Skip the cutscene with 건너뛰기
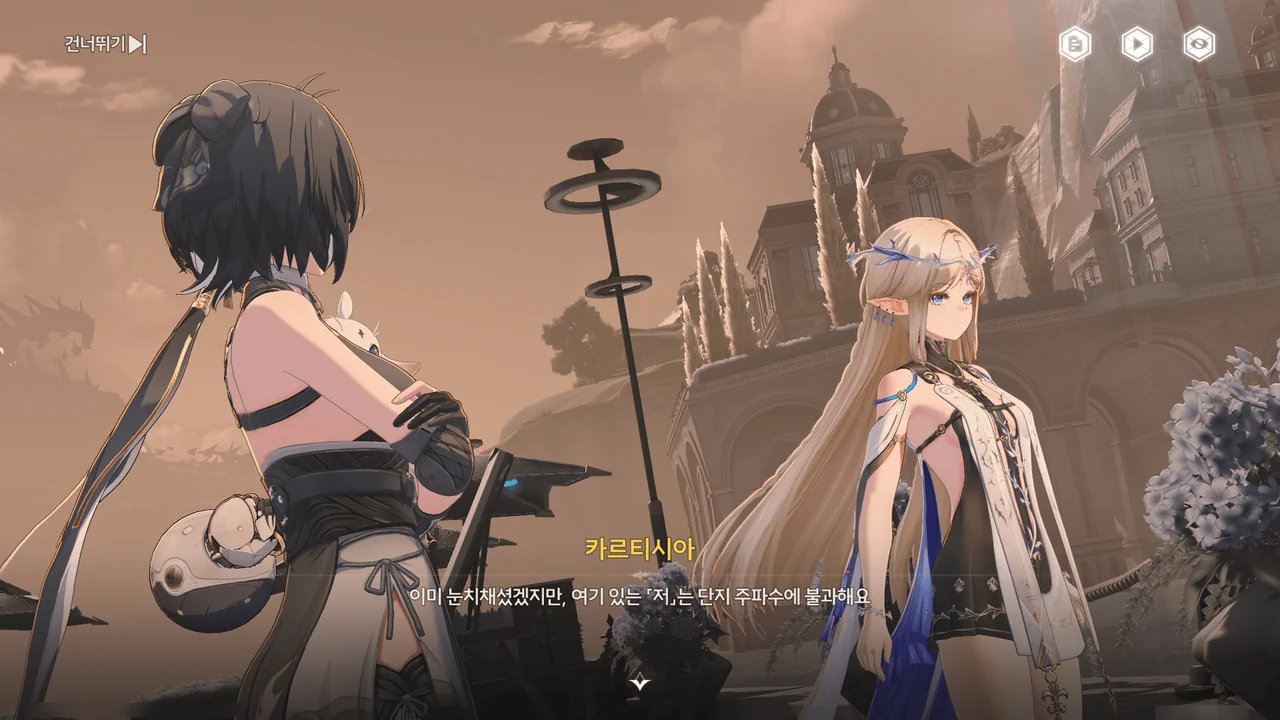The height and width of the screenshot is (720, 1280). pyautogui.click(x=105, y=44)
